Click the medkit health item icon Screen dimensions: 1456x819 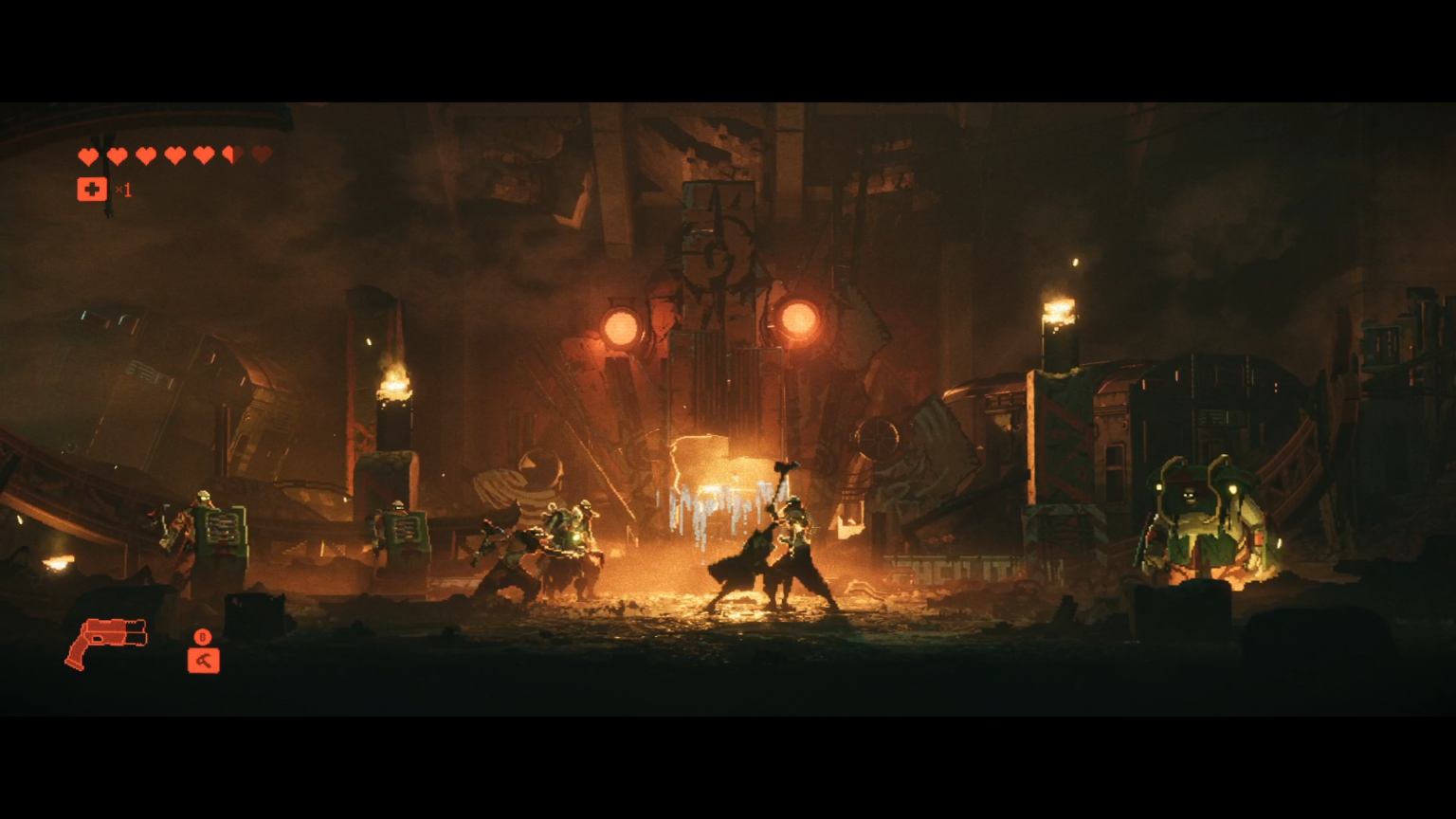pyautogui.click(x=92, y=189)
